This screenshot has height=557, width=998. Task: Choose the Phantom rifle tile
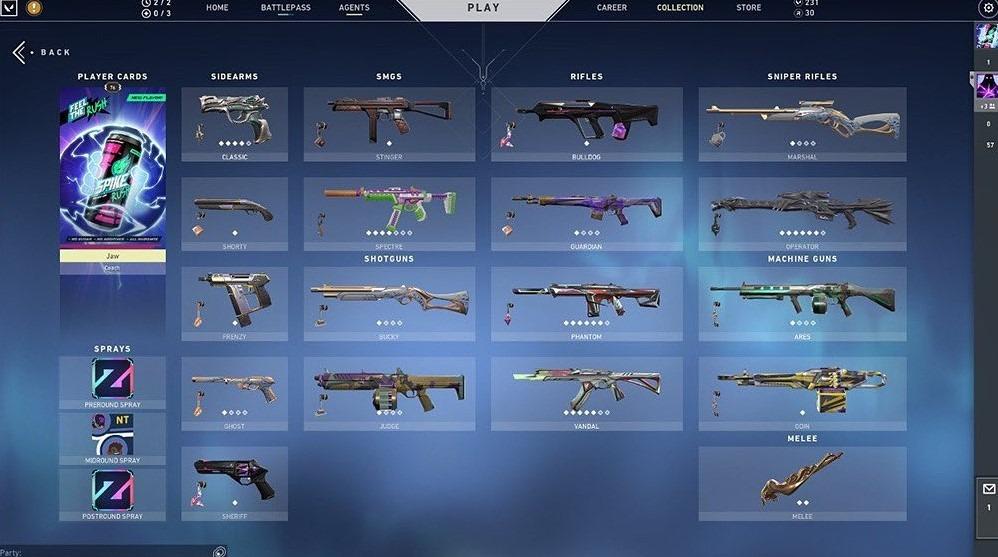point(586,304)
